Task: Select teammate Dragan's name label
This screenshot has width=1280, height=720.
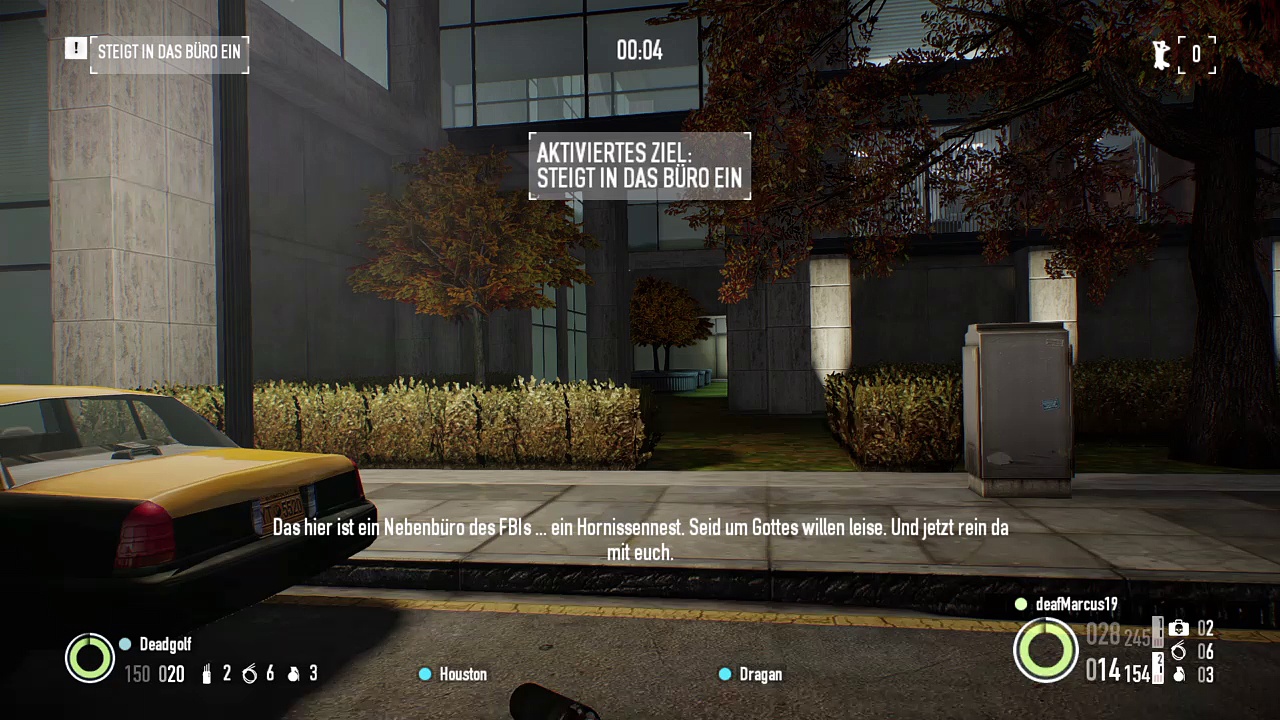Action: click(x=760, y=675)
